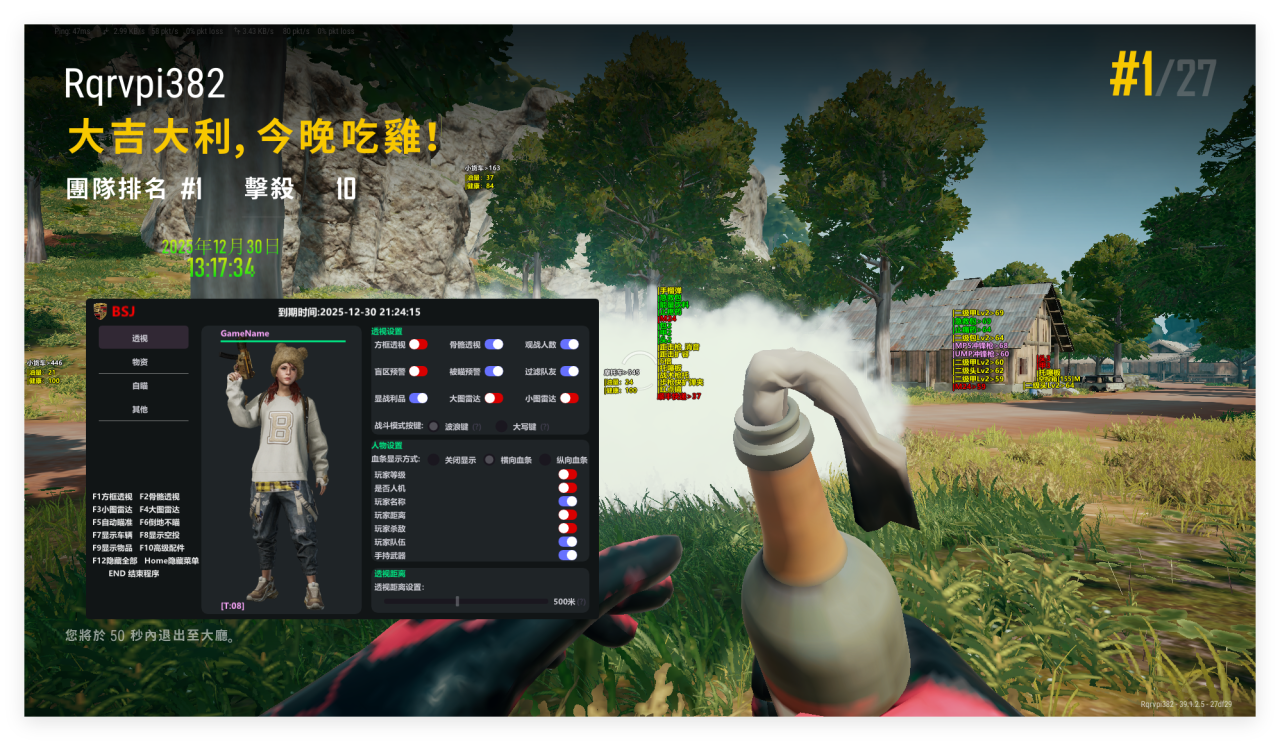
Task: Toggle the 盲区预警 switch
Action: coord(418,371)
